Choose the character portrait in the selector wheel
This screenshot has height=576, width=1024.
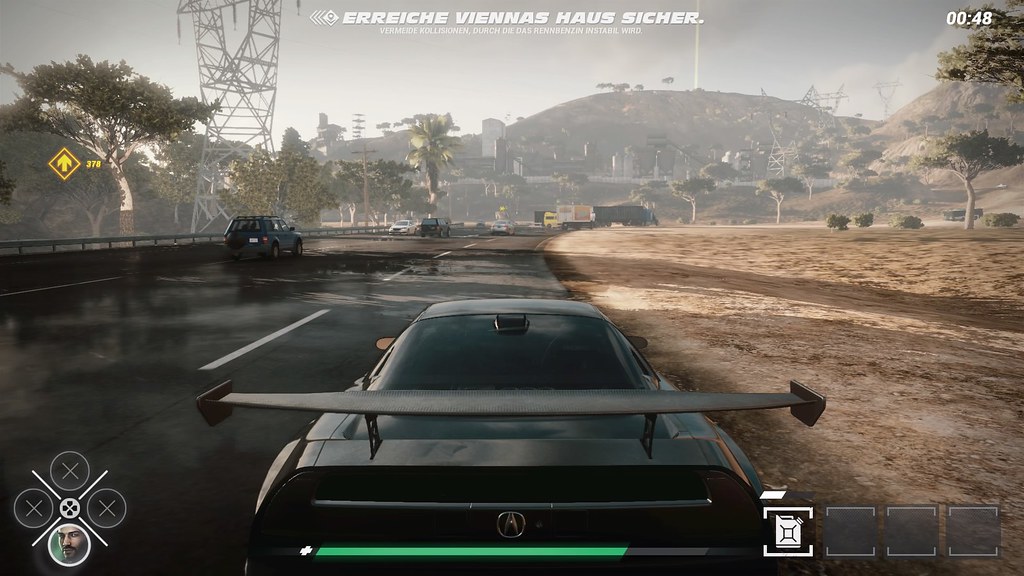click(x=69, y=543)
